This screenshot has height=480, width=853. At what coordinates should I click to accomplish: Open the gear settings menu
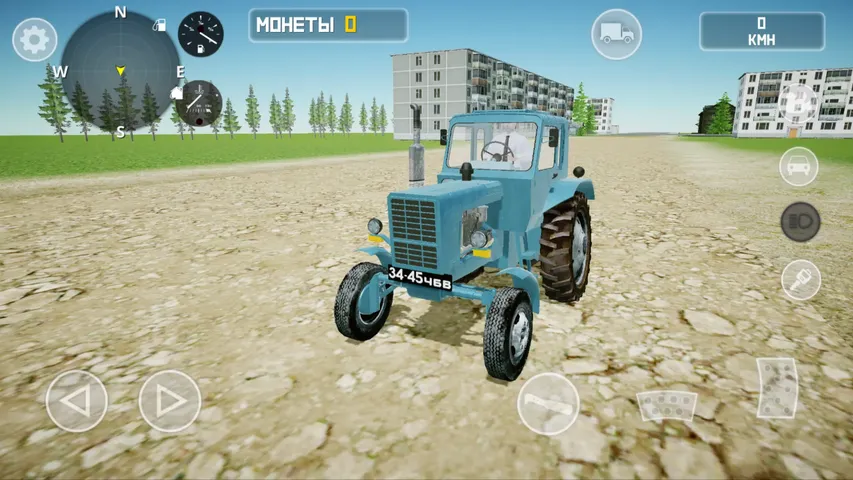point(34,40)
